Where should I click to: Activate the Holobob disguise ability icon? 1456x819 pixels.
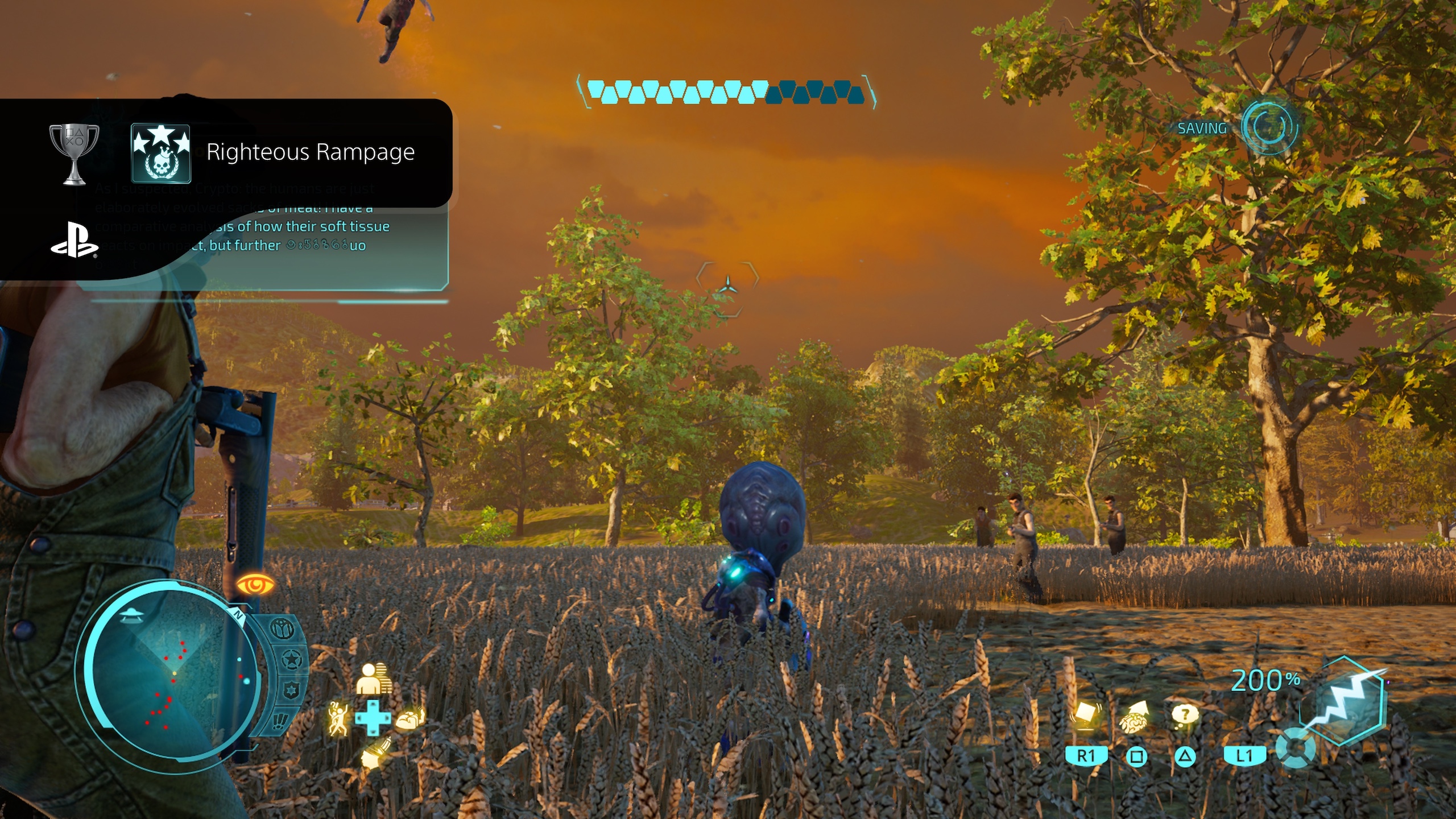[373, 678]
